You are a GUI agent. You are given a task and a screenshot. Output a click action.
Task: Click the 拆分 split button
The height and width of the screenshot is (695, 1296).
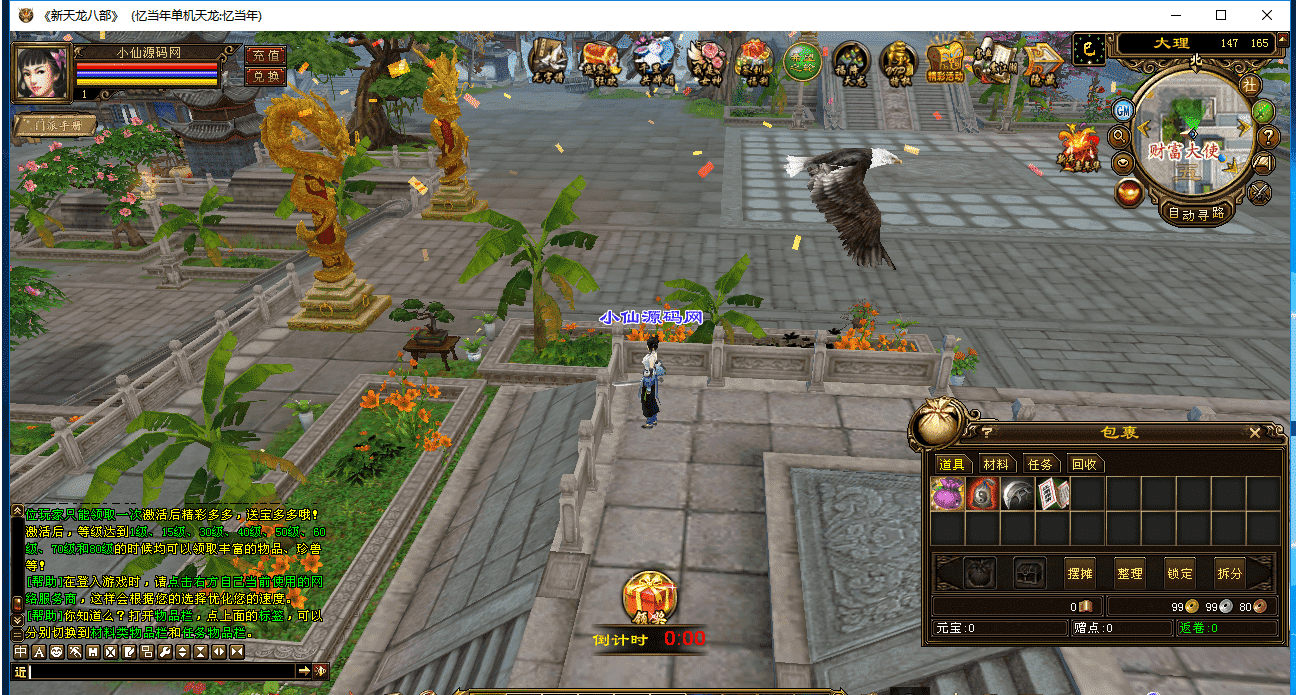click(1230, 573)
